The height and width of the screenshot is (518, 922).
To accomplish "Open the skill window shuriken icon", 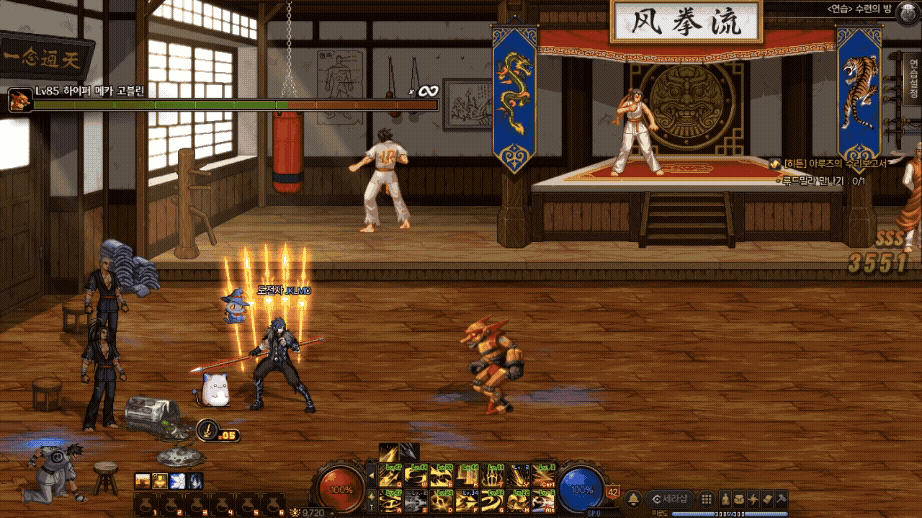I will coord(752,498).
